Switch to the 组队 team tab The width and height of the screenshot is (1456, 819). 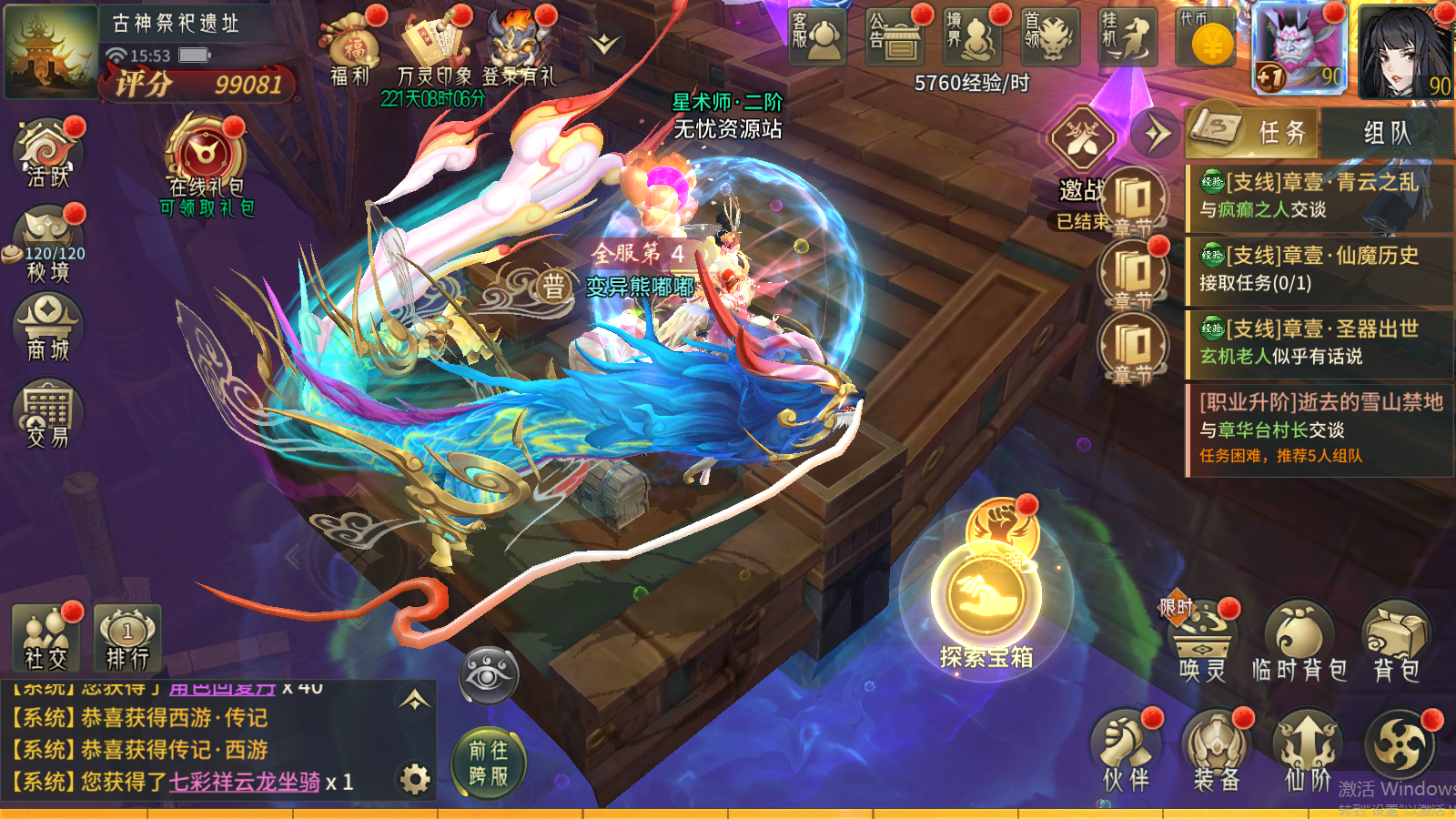click(x=1387, y=133)
